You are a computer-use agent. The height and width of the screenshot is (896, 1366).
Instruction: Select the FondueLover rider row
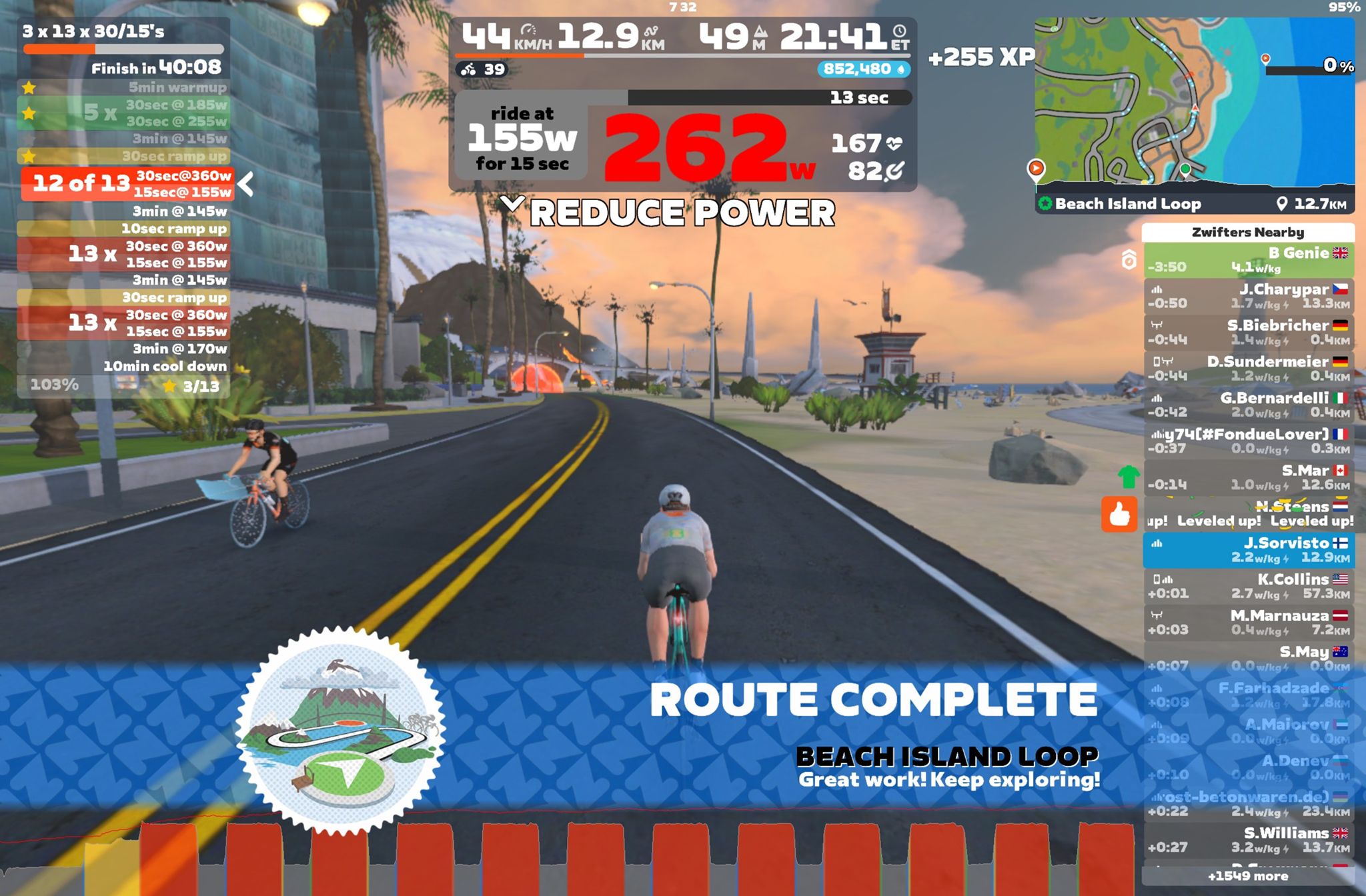[1248, 441]
